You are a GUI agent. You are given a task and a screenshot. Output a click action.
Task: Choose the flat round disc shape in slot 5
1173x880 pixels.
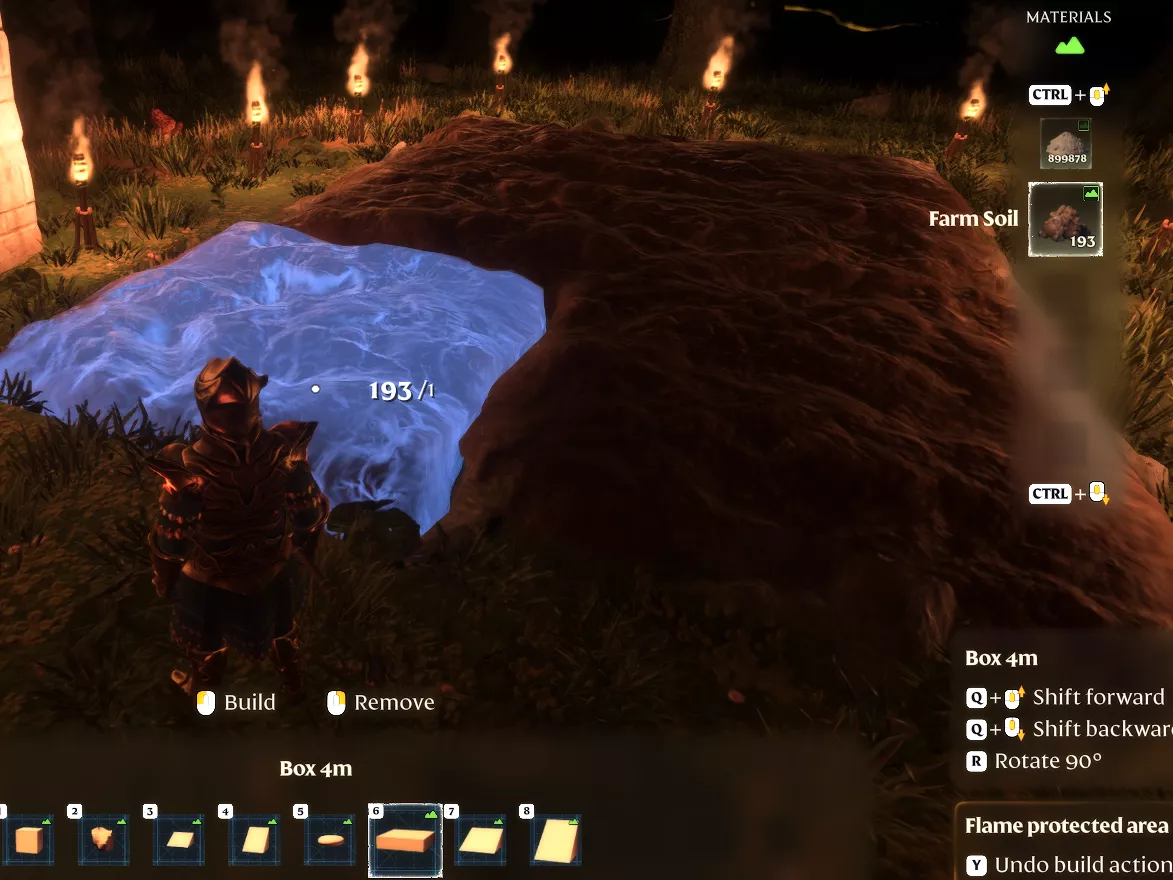(329, 840)
